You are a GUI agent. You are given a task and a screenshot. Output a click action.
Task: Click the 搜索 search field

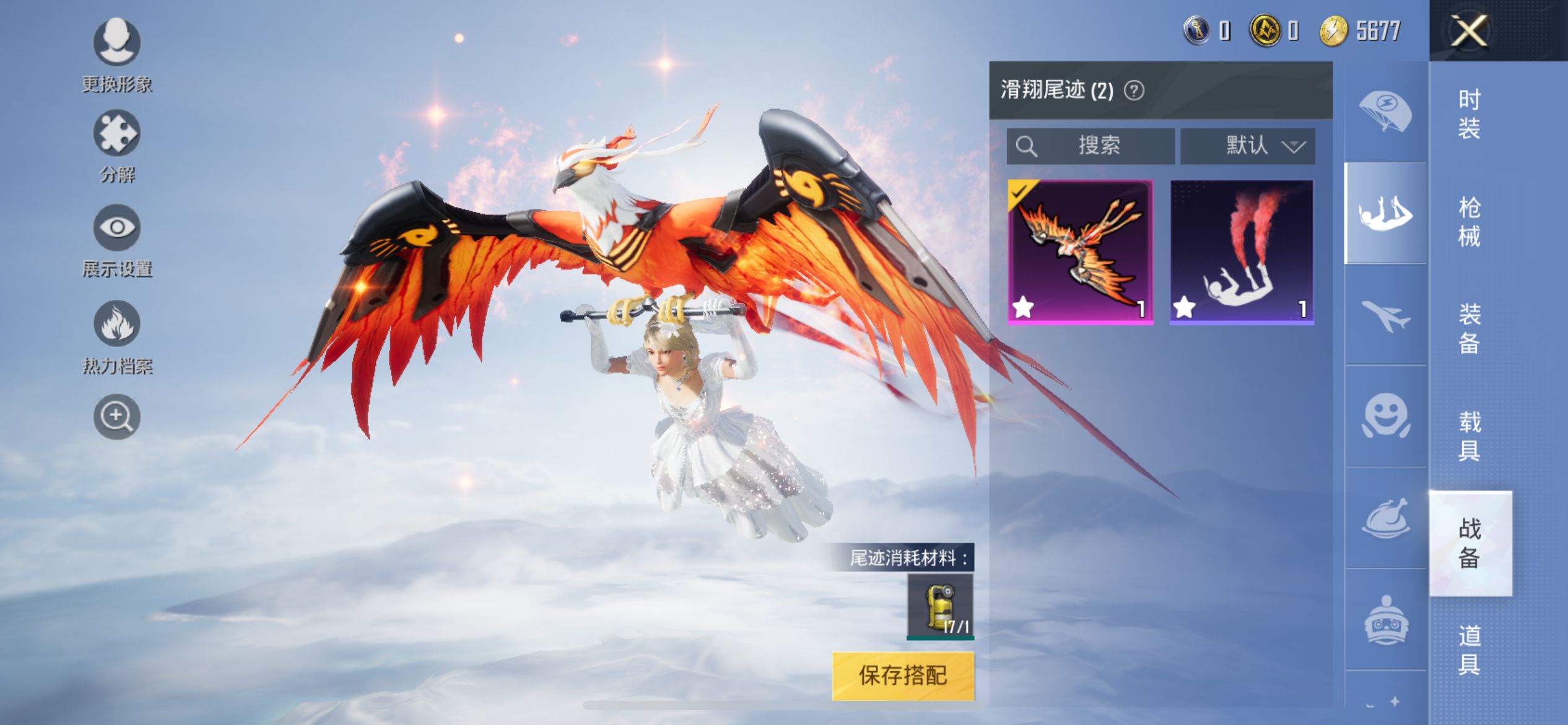pos(1091,146)
